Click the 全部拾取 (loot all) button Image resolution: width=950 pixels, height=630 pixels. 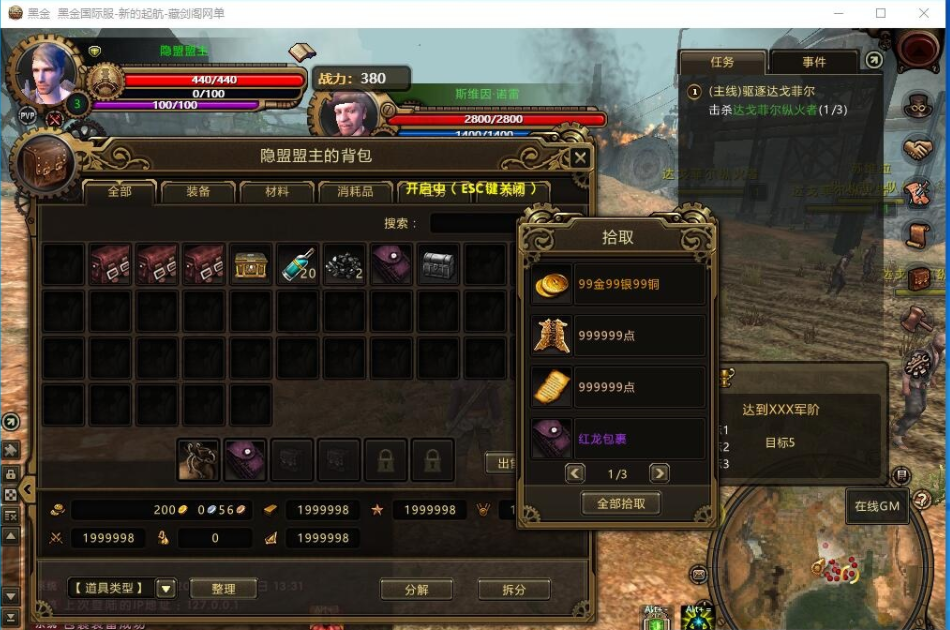click(621, 503)
